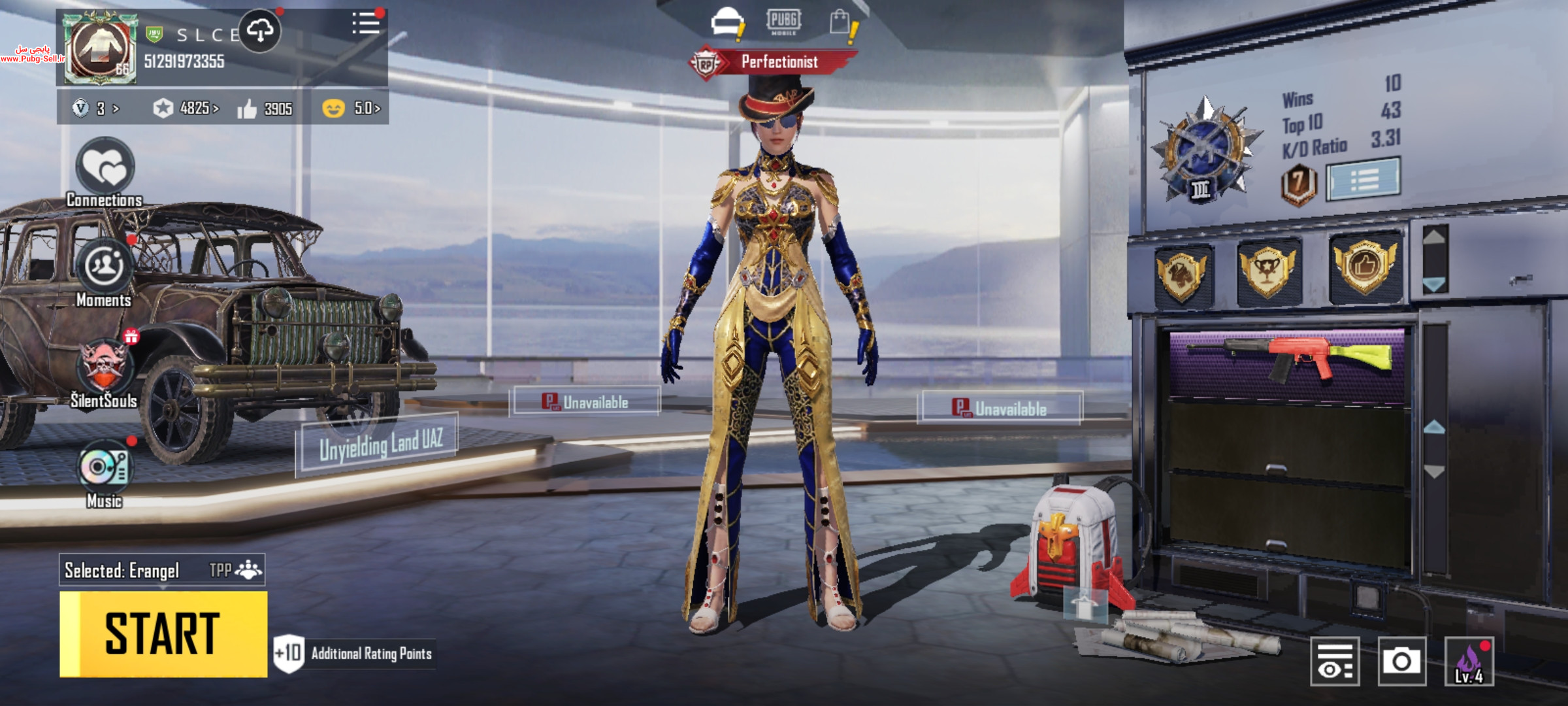The width and height of the screenshot is (1568, 706).
Task: Show the Perfectionist RP title banner
Action: (774, 62)
